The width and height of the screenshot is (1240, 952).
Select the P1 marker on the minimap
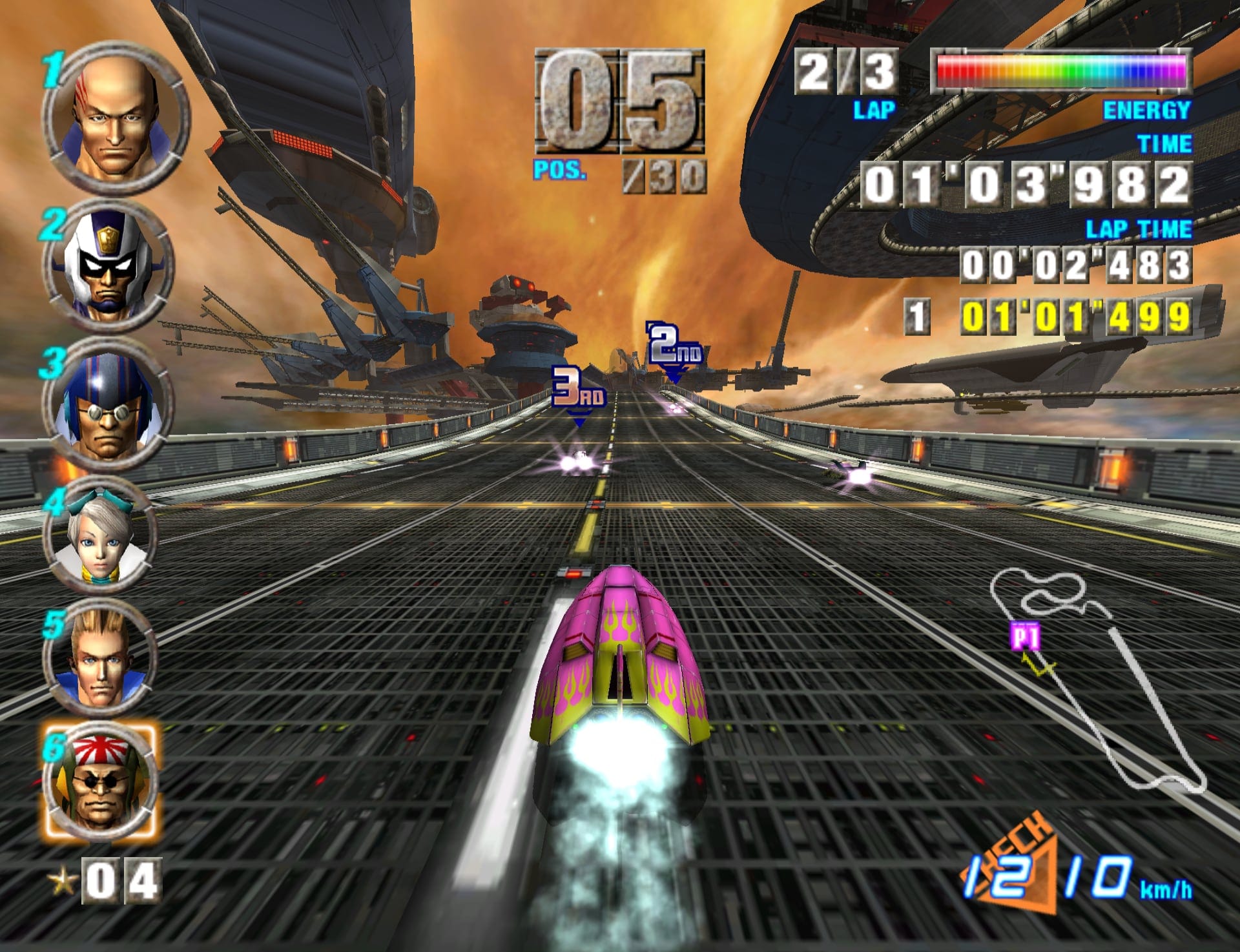pos(1026,637)
